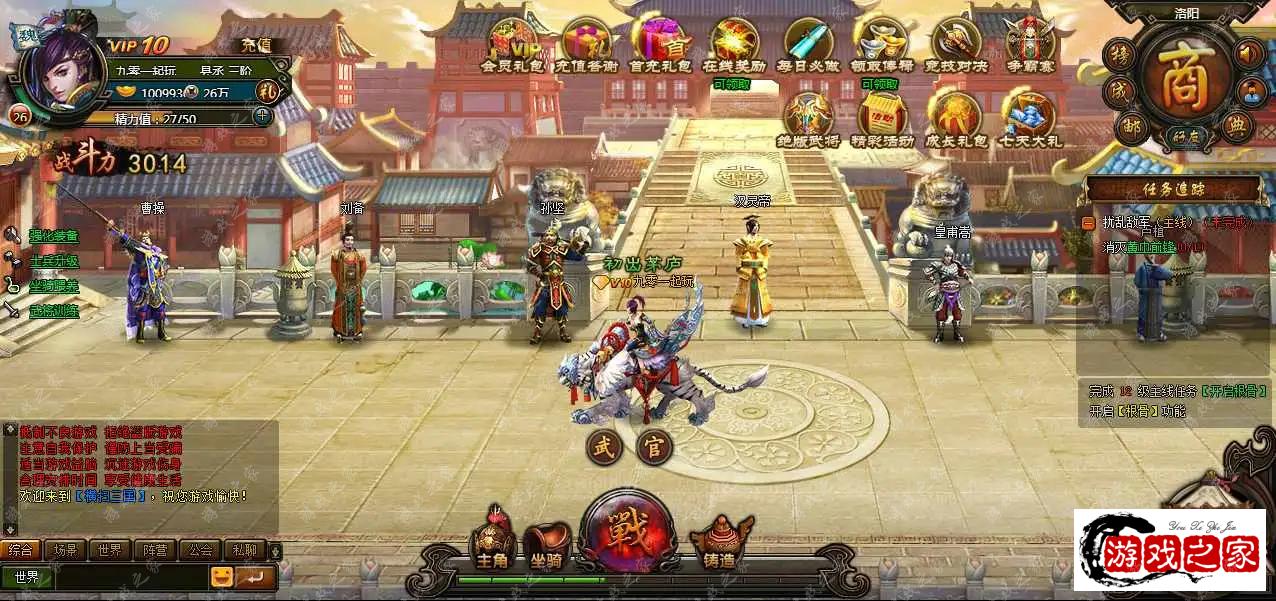The width and height of the screenshot is (1276, 601).
Task: Switch chat to the 公会 guild tab
Action: pos(201,550)
